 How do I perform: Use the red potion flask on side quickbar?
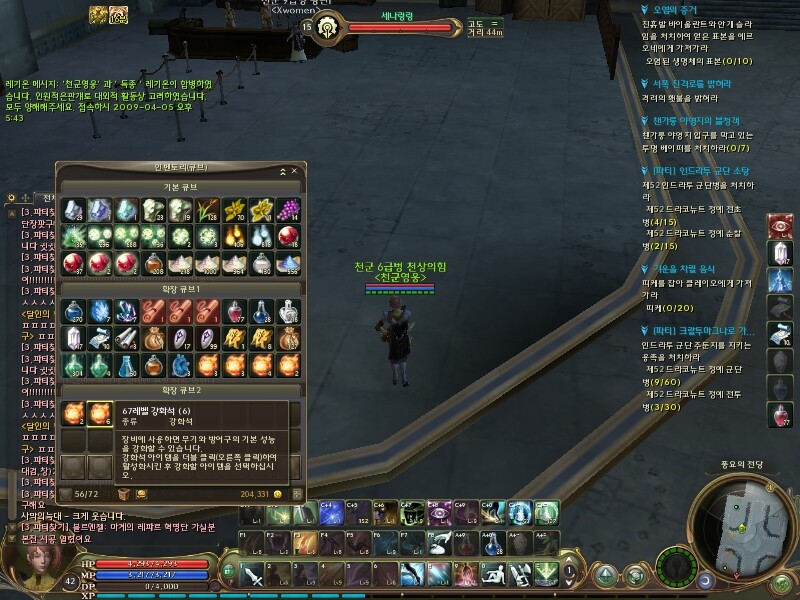pyautogui.click(x=781, y=413)
